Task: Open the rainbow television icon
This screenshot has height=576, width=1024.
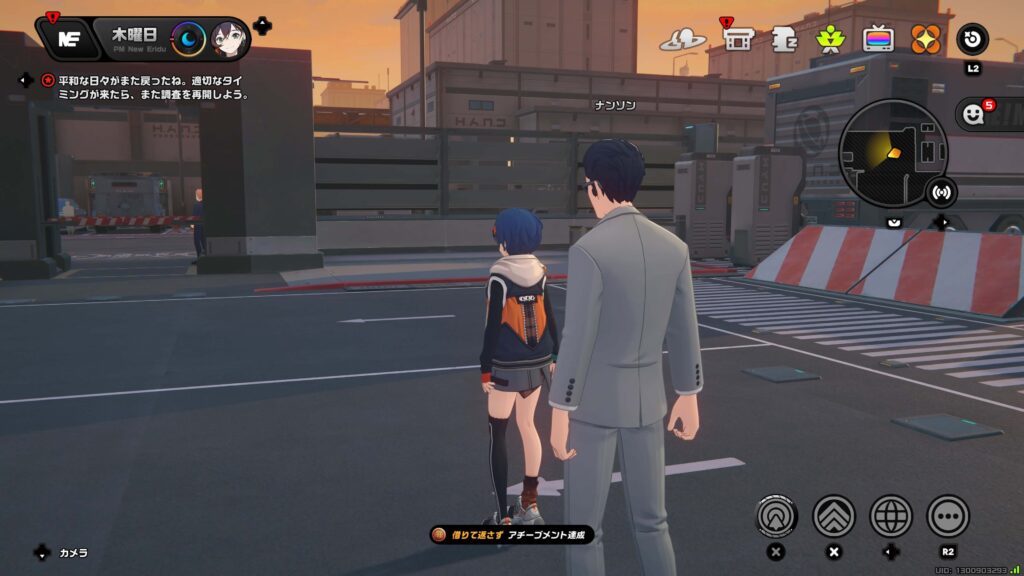Action: pyautogui.click(x=878, y=39)
